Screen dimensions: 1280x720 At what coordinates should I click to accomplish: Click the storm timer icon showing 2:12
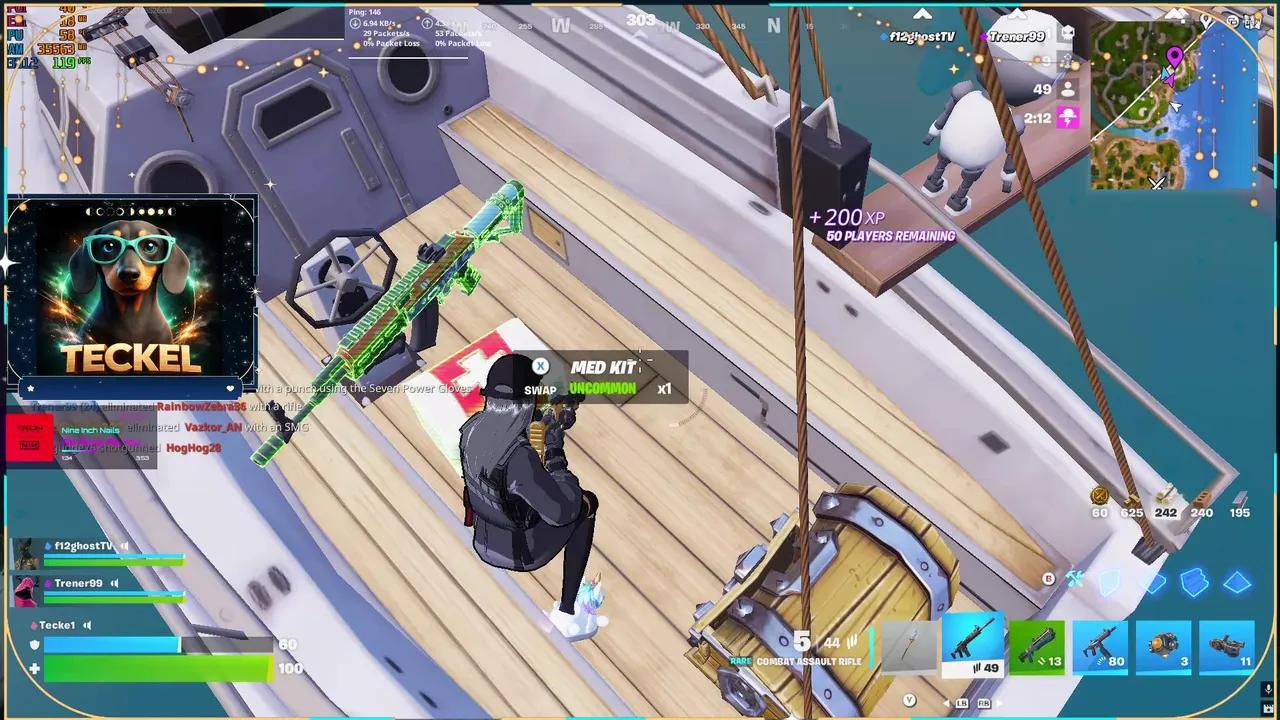[1066, 119]
